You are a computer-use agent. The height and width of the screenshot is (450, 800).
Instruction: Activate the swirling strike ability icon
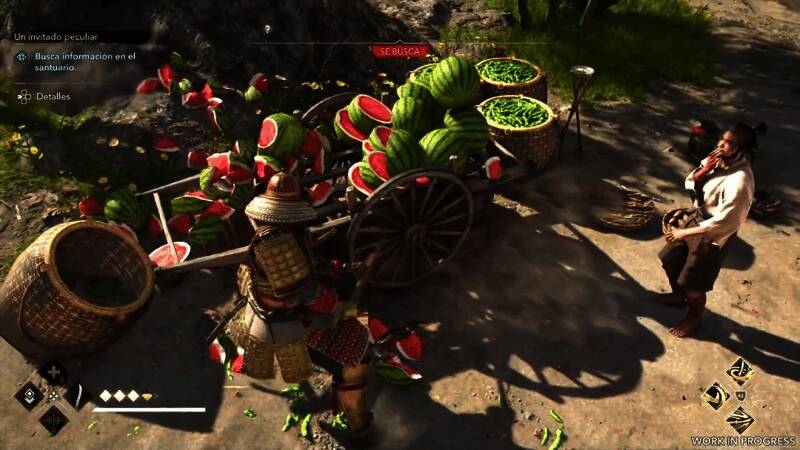tap(740, 371)
